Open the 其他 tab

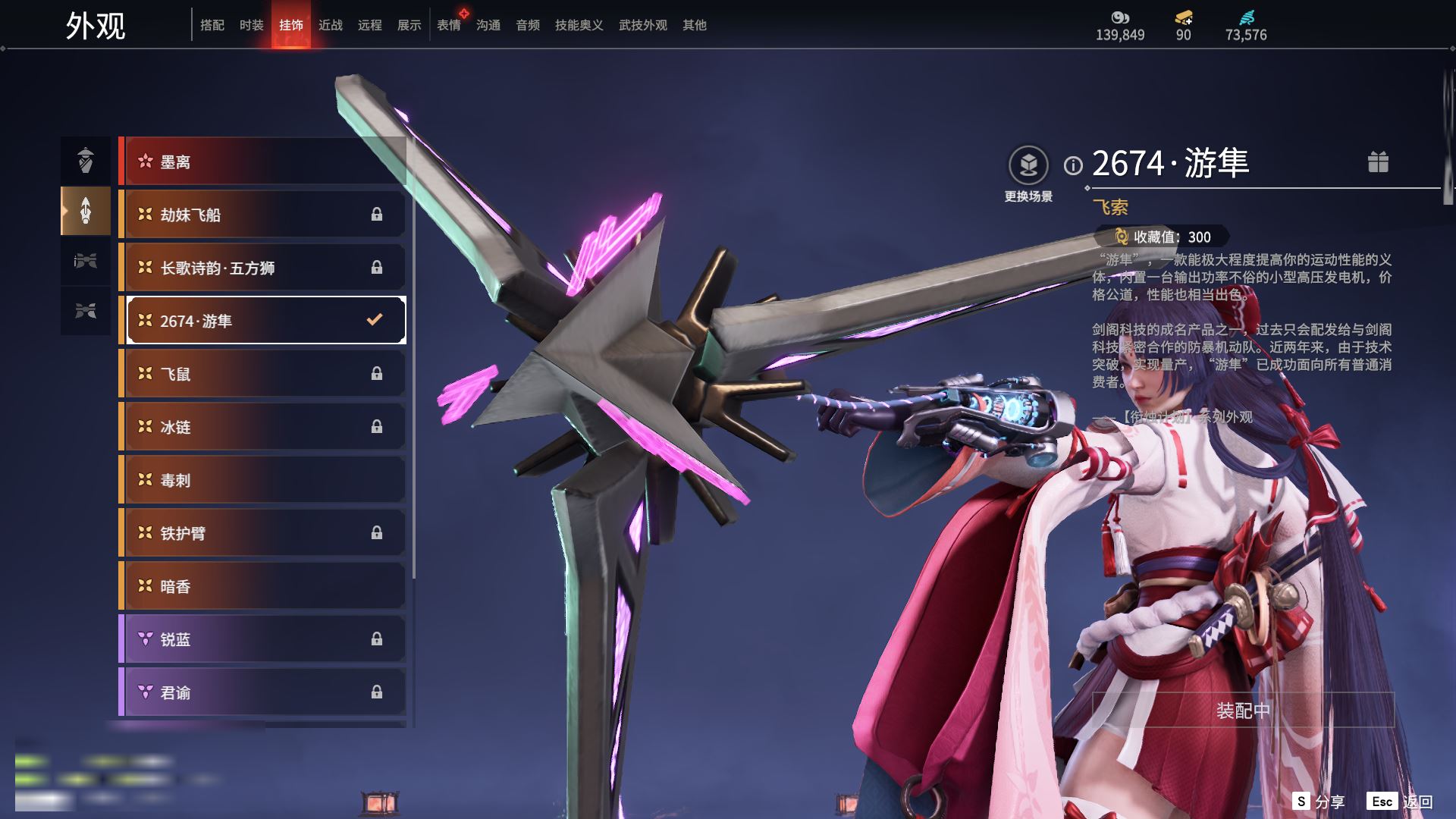coord(694,25)
